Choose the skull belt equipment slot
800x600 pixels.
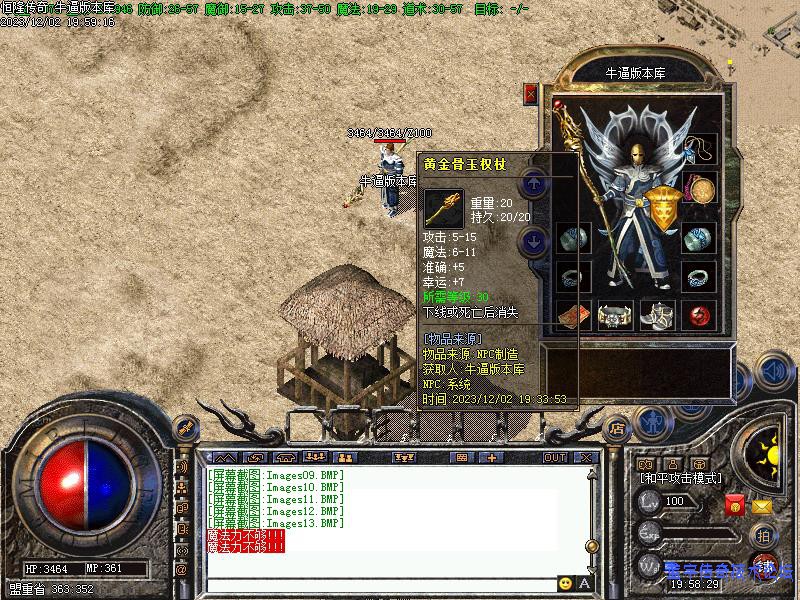point(616,314)
